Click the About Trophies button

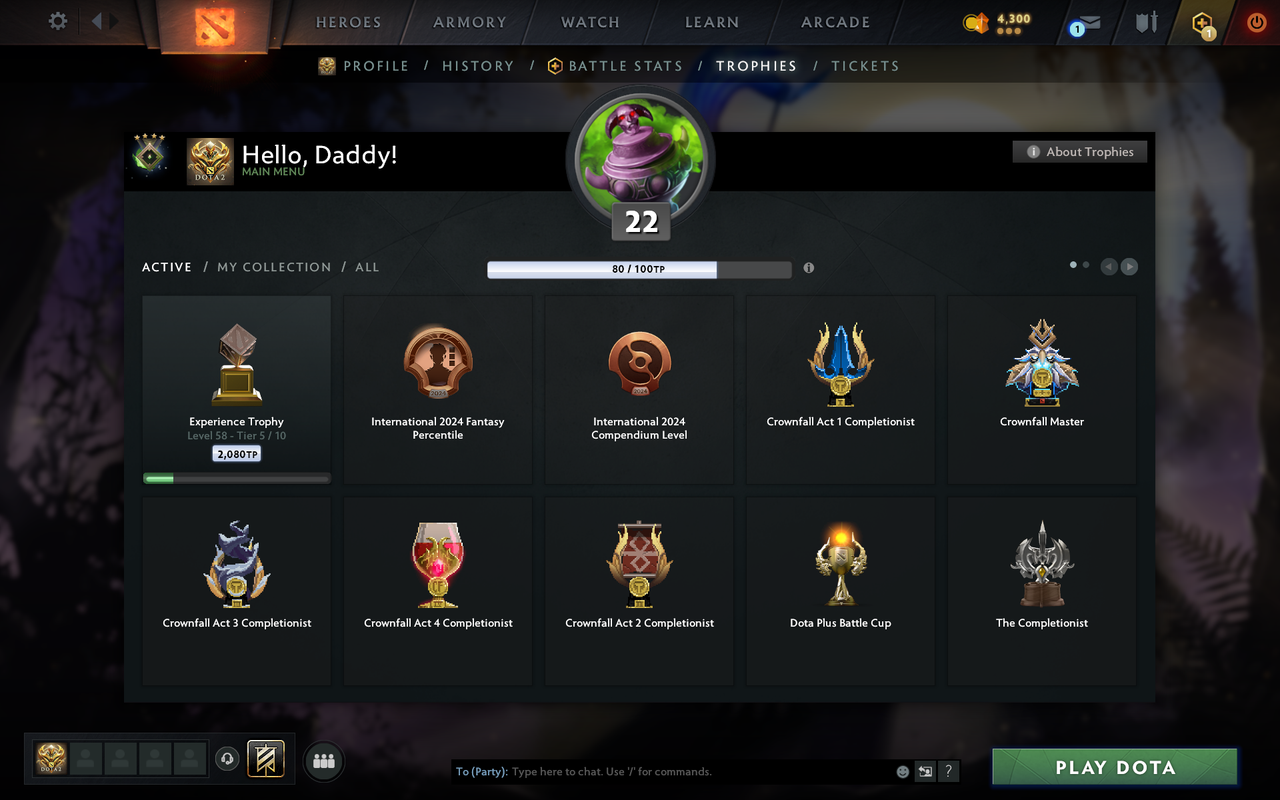tap(1079, 151)
